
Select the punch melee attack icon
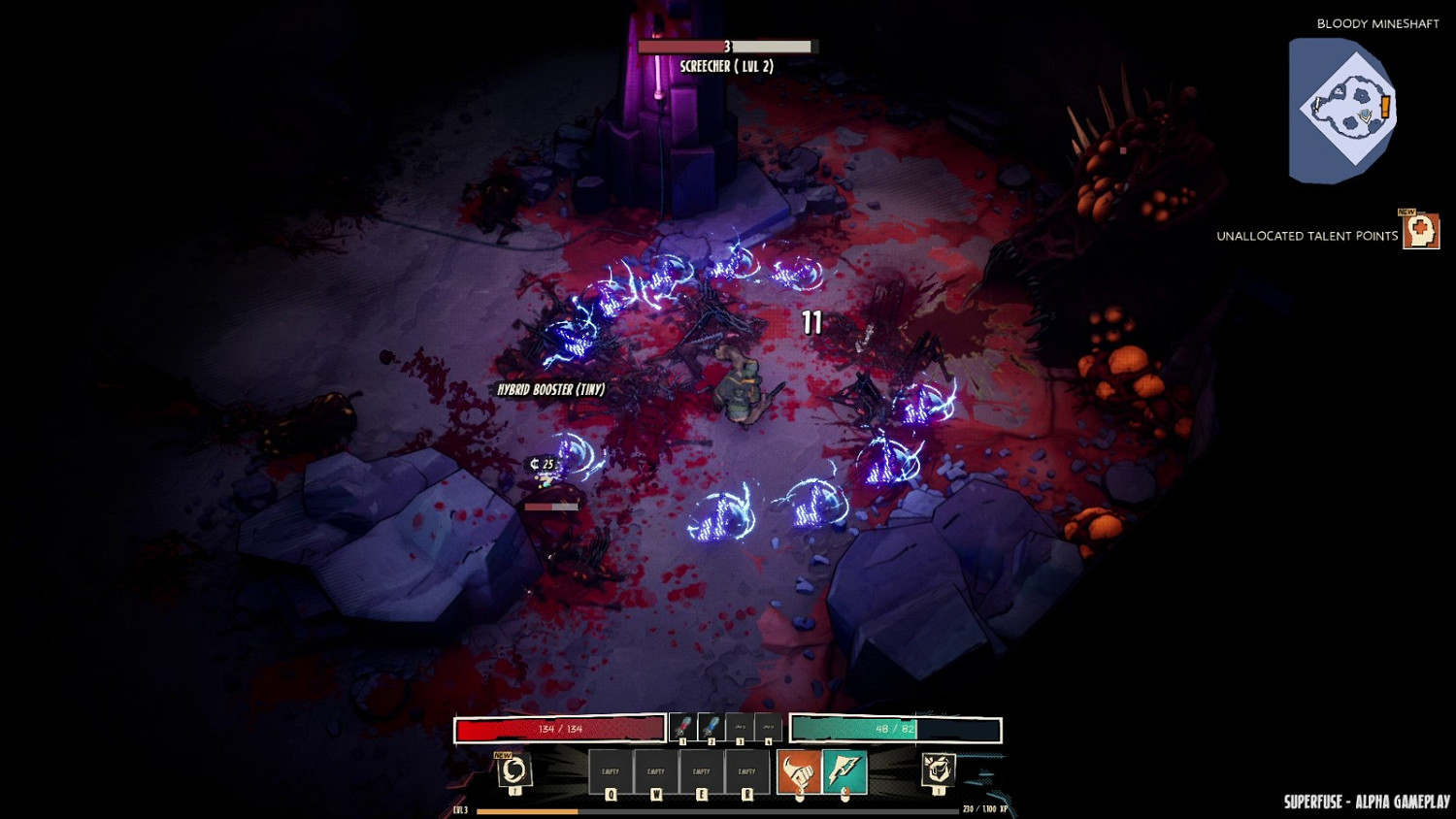pos(799,772)
